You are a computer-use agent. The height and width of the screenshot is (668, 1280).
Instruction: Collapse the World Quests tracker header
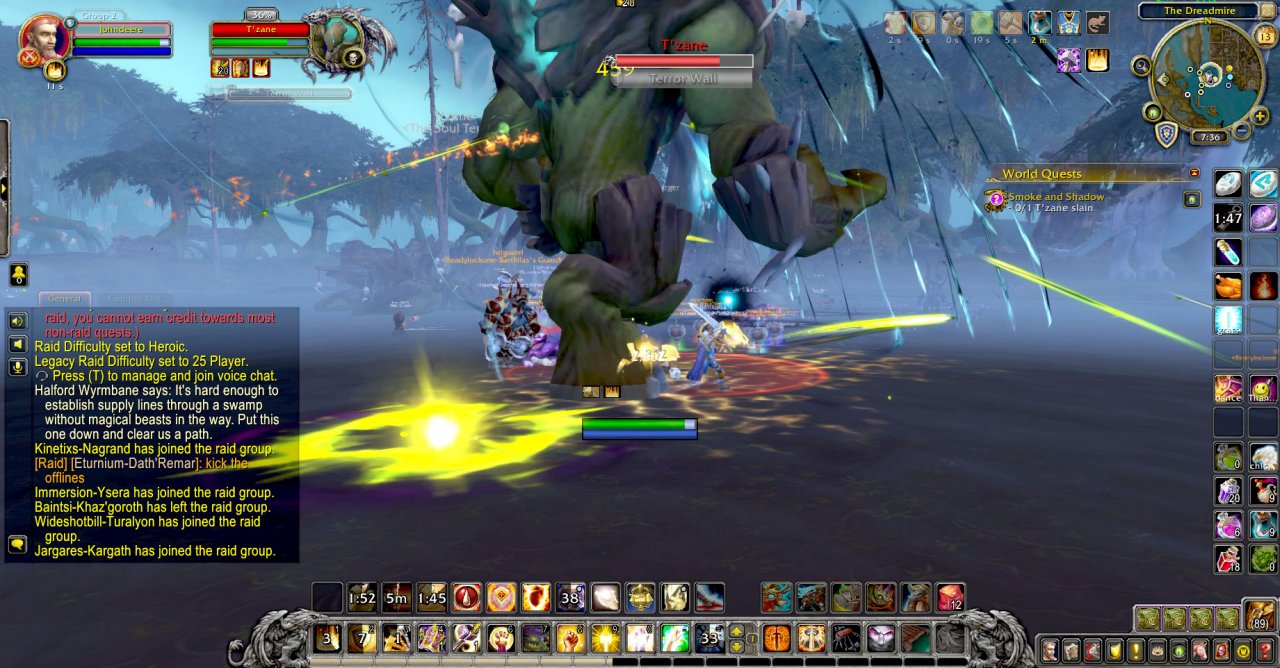1193,173
